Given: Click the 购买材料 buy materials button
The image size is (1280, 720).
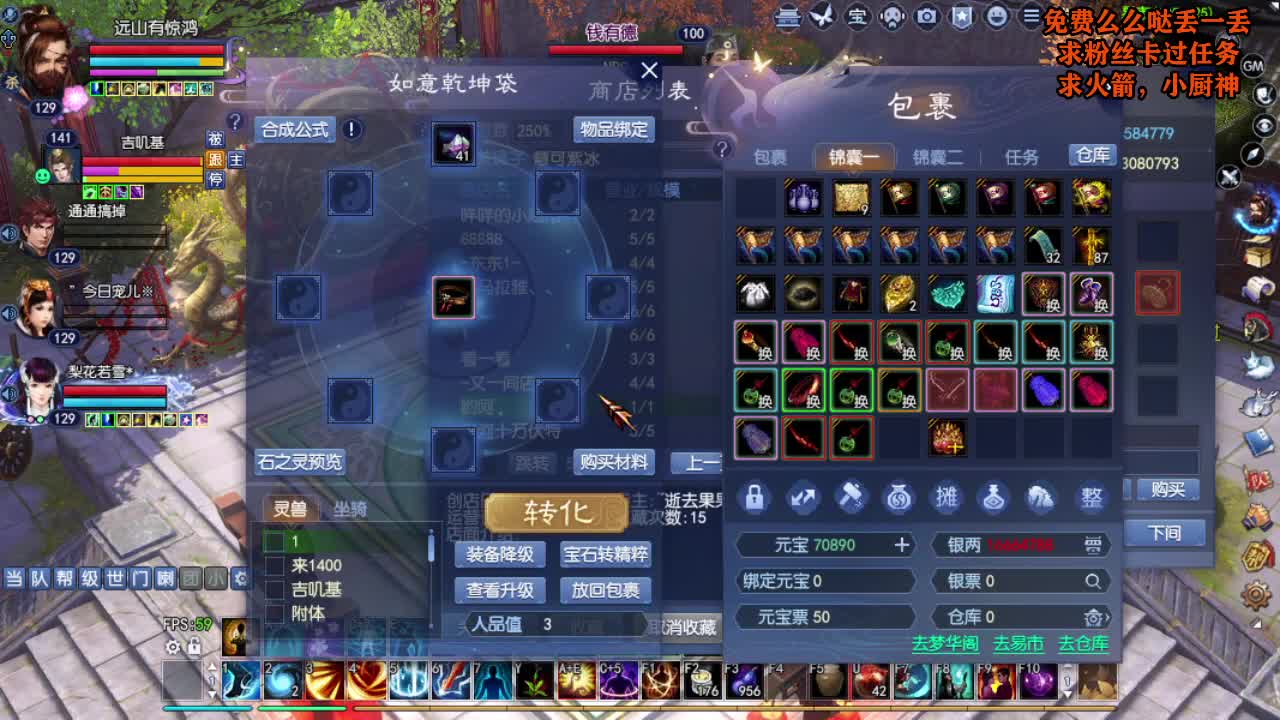Looking at the screenshot, I should point(612,463).
